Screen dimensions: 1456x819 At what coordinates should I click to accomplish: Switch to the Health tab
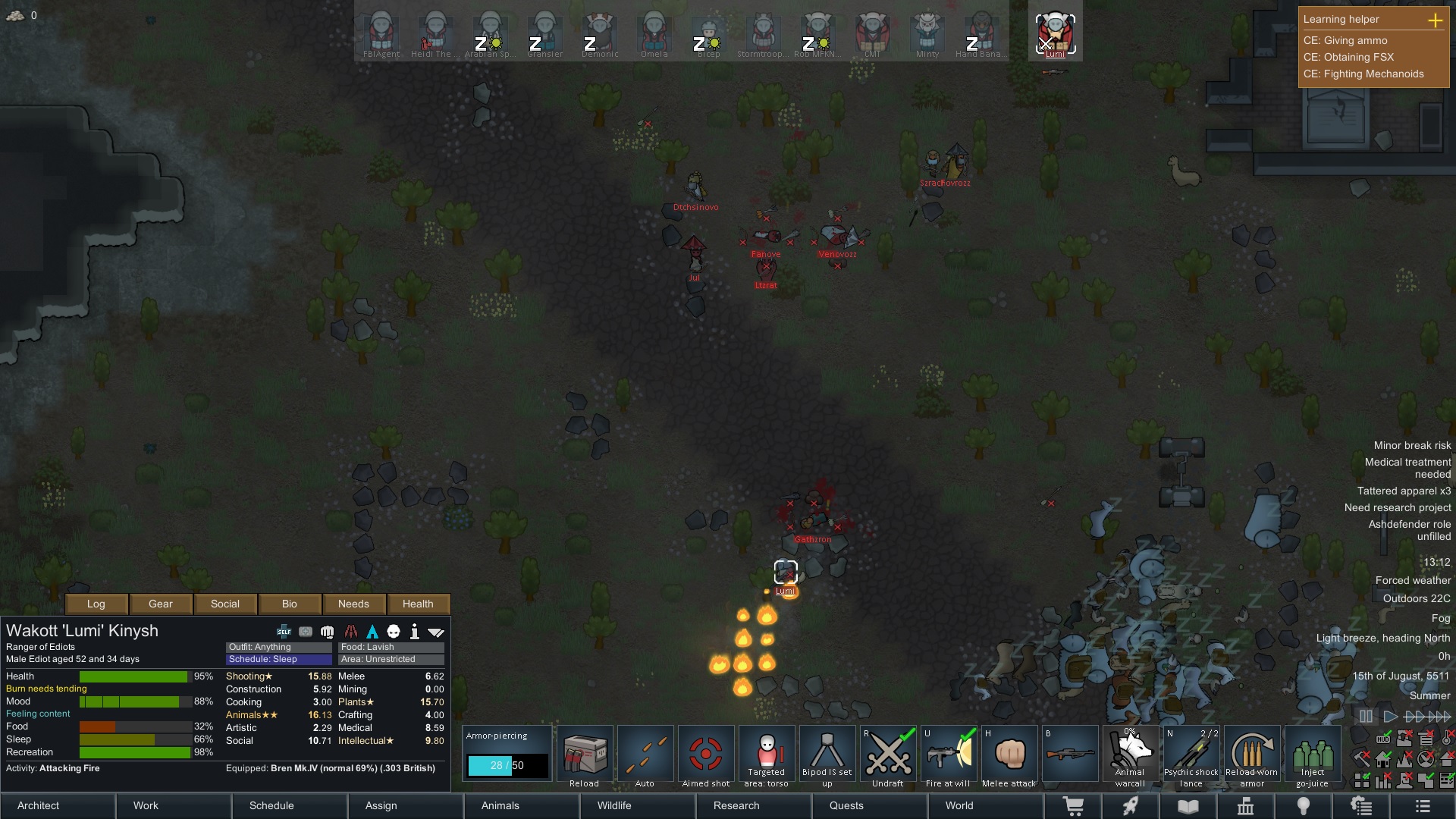419,604
